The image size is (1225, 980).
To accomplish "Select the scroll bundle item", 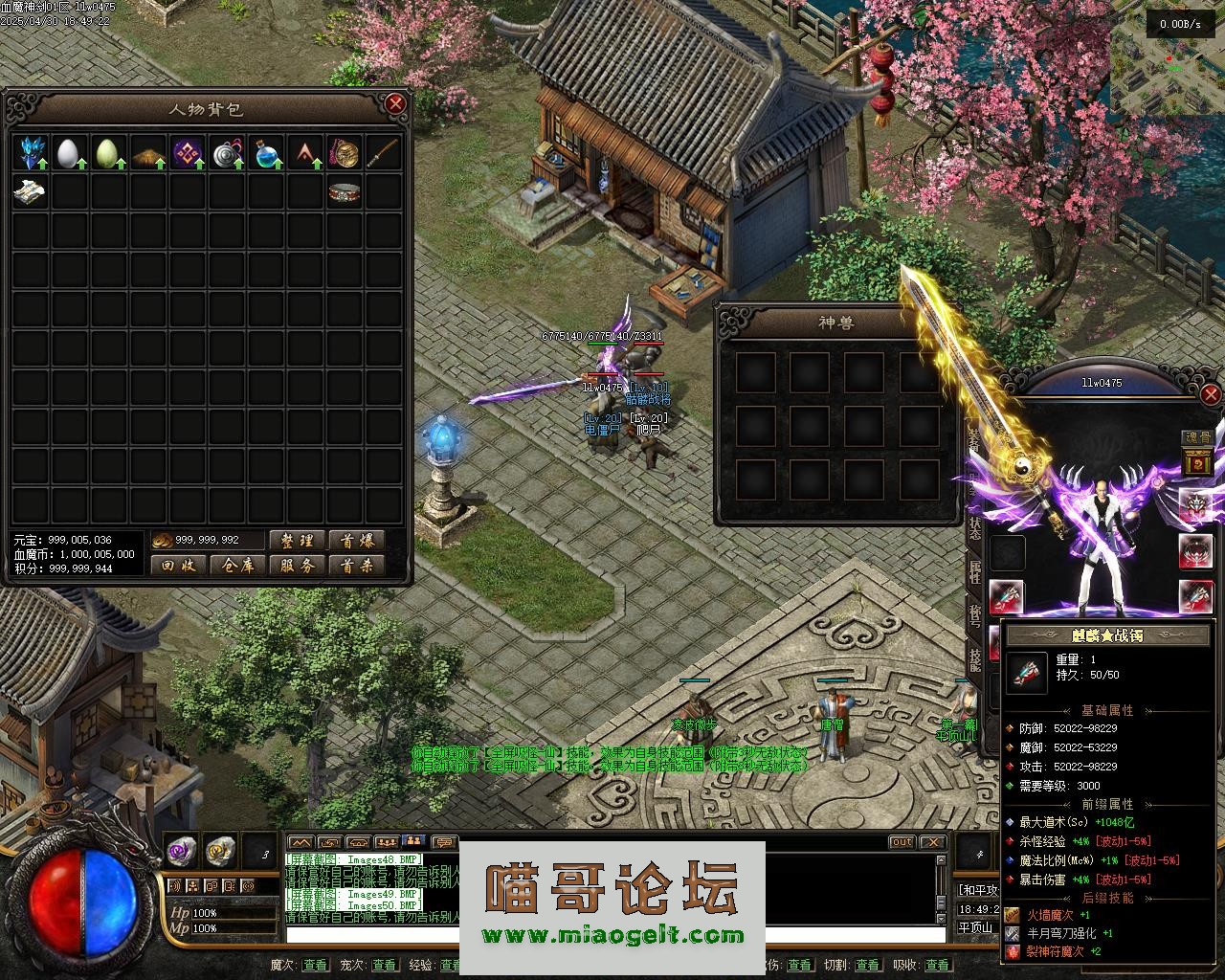I will click(29, 191).
